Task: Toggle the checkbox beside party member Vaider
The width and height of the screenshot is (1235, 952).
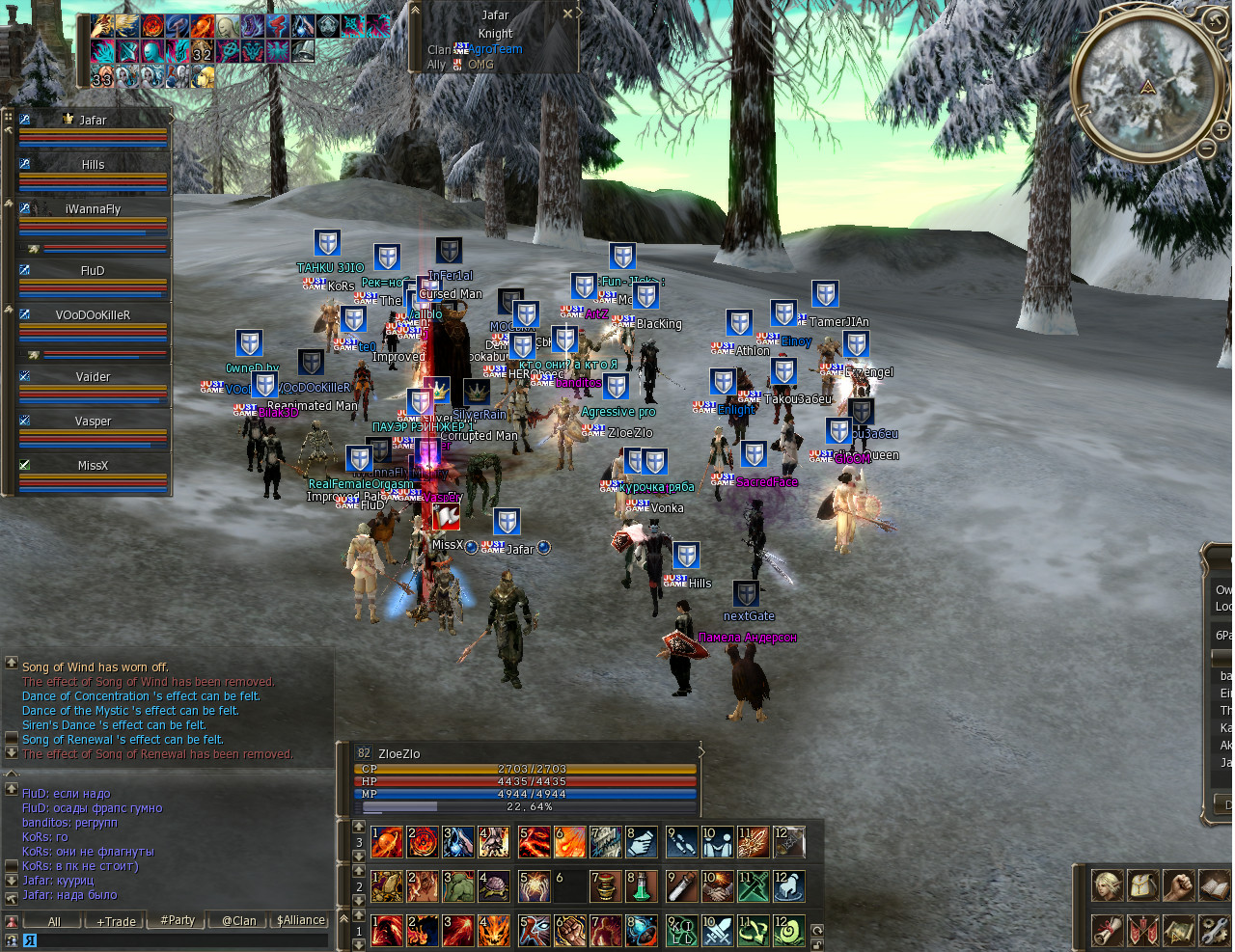Action: pyautogui.click(x=23, y=376)
